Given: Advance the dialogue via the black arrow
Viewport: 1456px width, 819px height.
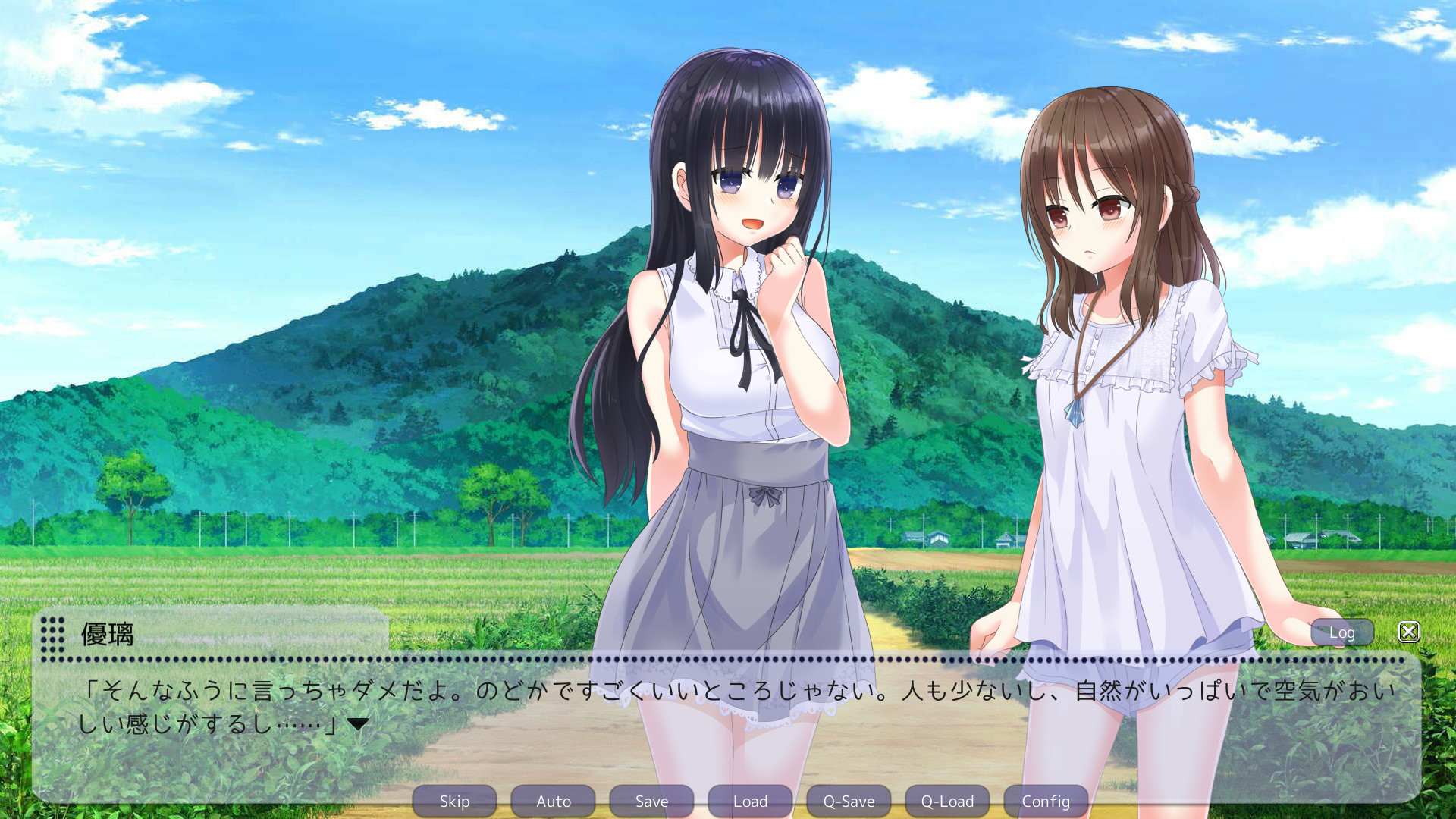Looking at the screenshot, I should (358, 724).
